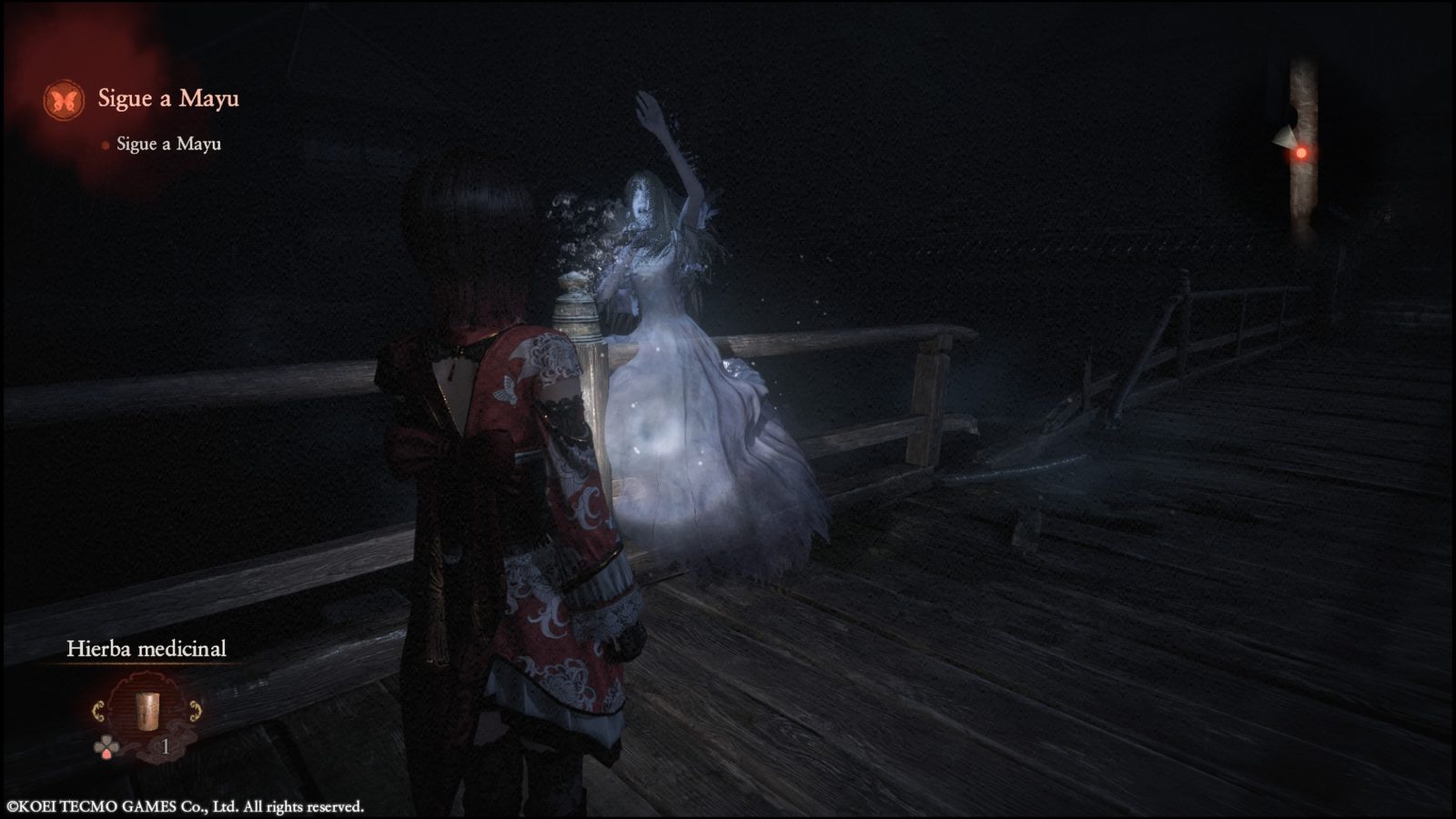The width and height of the screenshot is (1456, 819).
Task: Click the right gold arrow to cycle items
Action: point(197,710)
